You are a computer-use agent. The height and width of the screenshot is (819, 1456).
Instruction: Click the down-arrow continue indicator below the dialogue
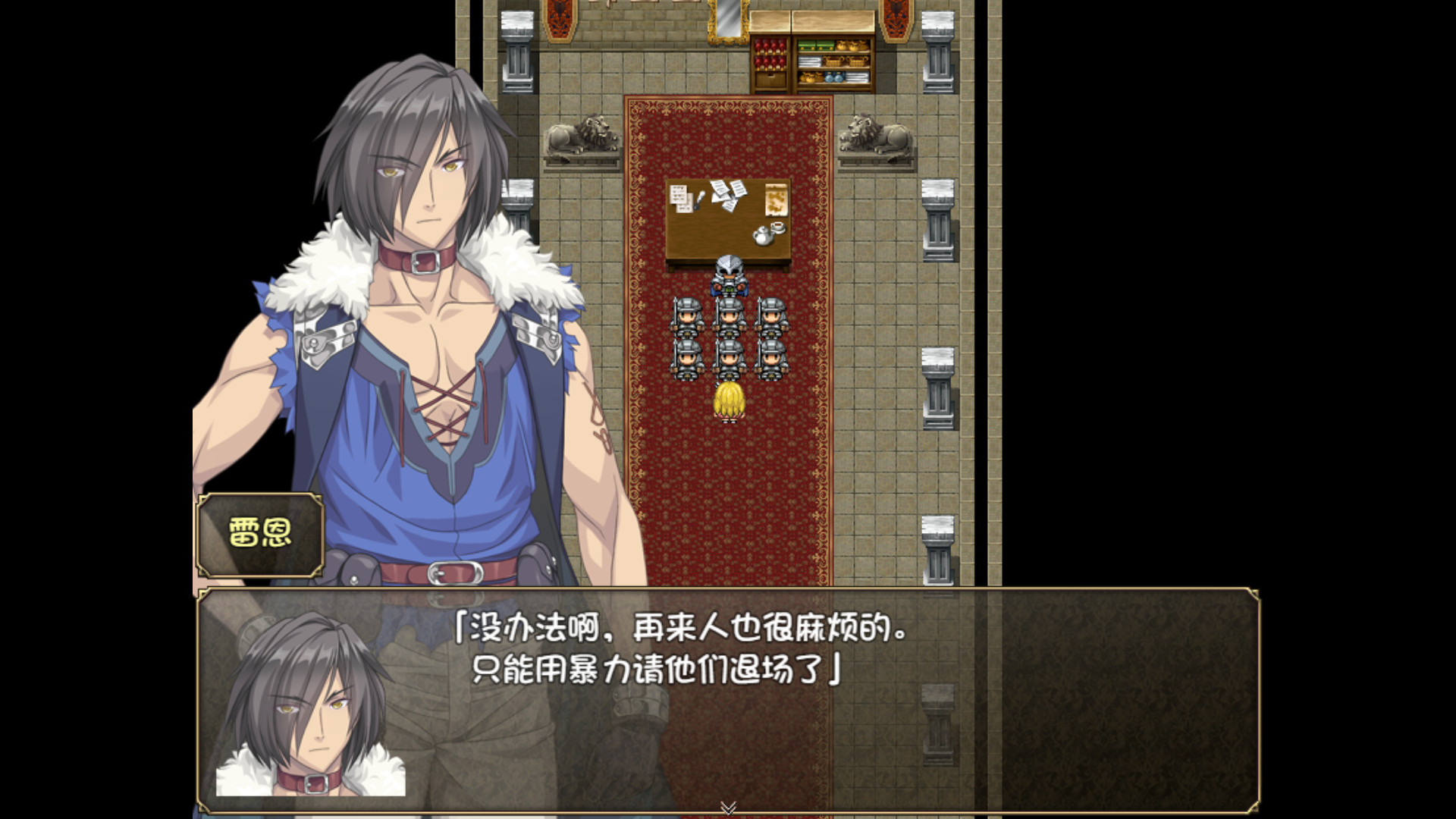click(729, 807)
